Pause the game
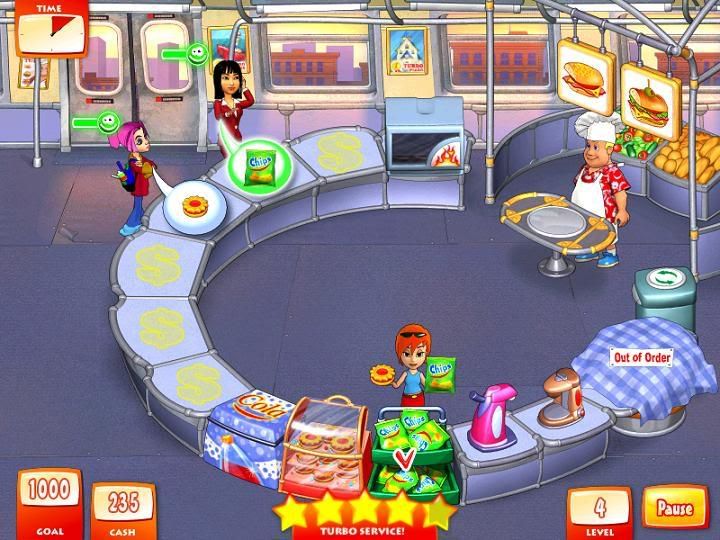The width and height of the screenshot is (720, 540). click(674, 508)
